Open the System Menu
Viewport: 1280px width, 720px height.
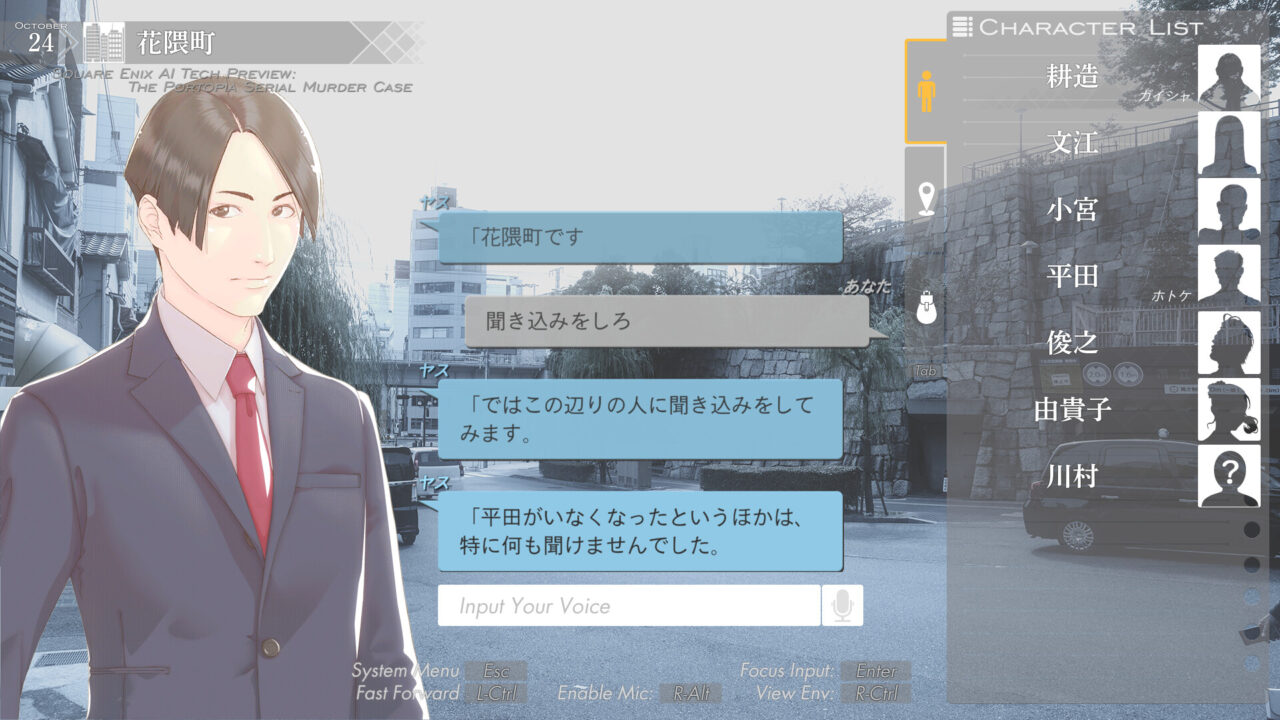494,670
